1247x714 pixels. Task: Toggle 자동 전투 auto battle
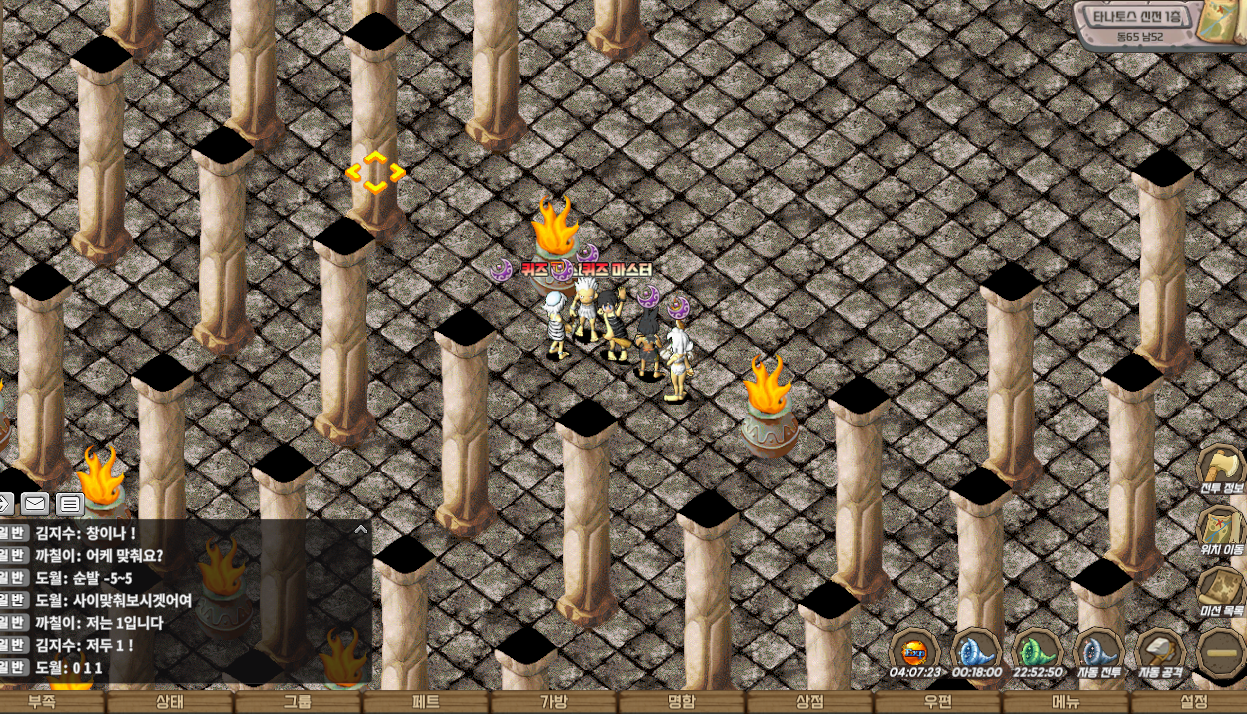click(1097, 652)
